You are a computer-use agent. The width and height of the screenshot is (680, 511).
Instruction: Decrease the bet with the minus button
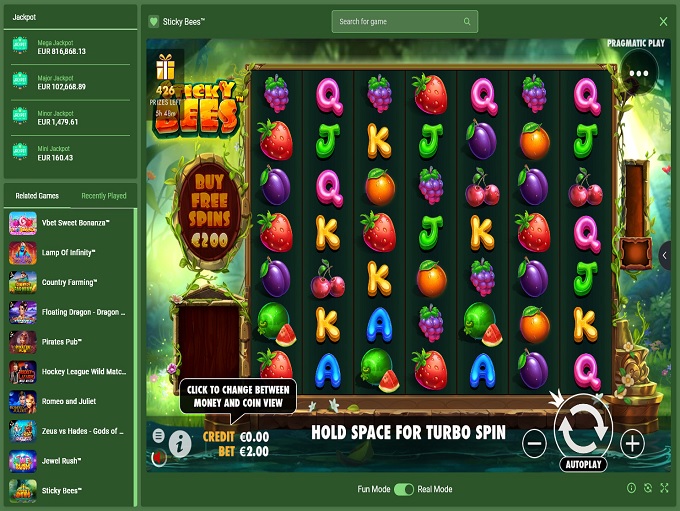[534, 441]
